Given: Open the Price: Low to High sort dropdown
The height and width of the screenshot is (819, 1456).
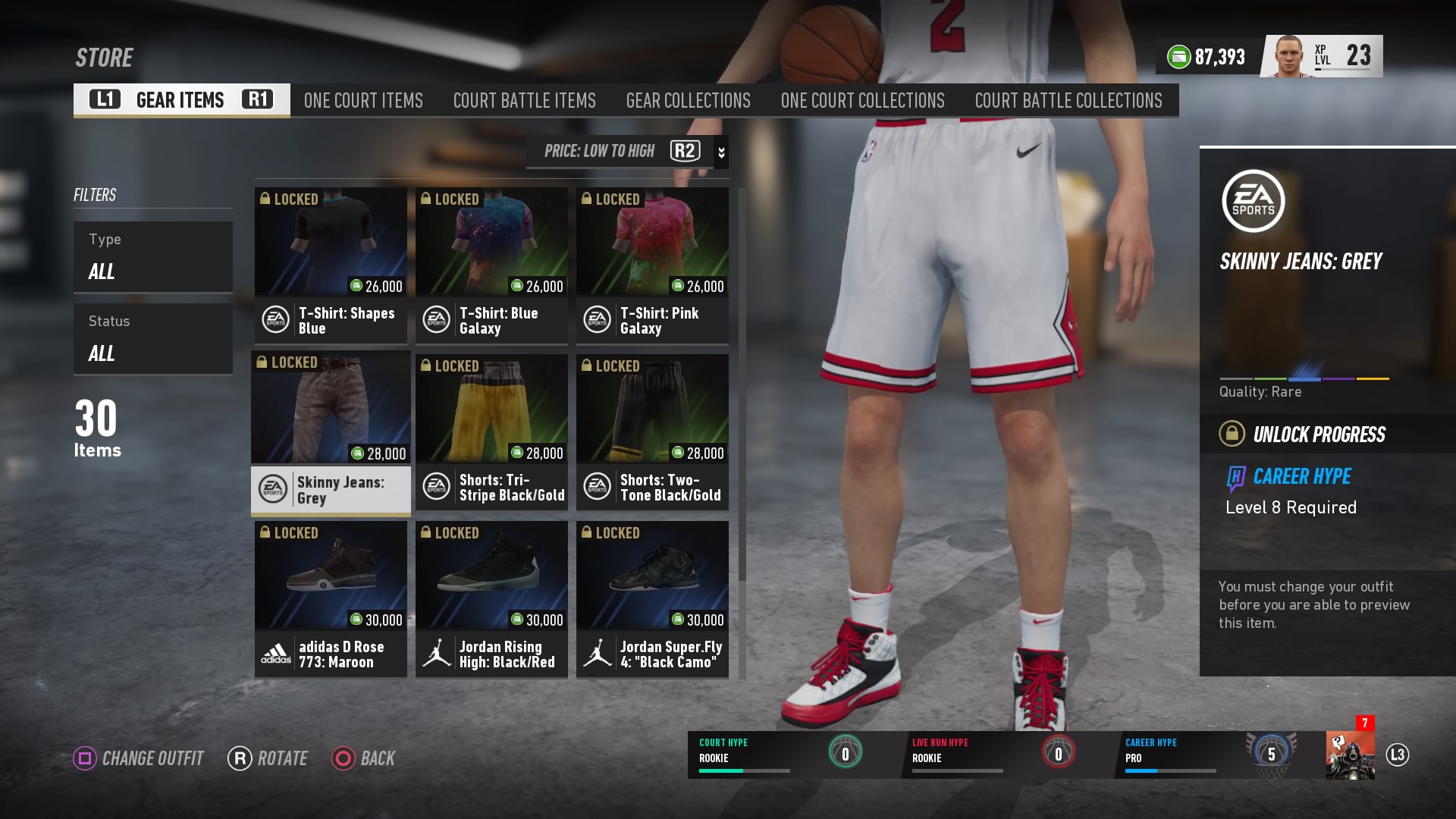Looking at the screenshot, I should (x=626, y=151).
